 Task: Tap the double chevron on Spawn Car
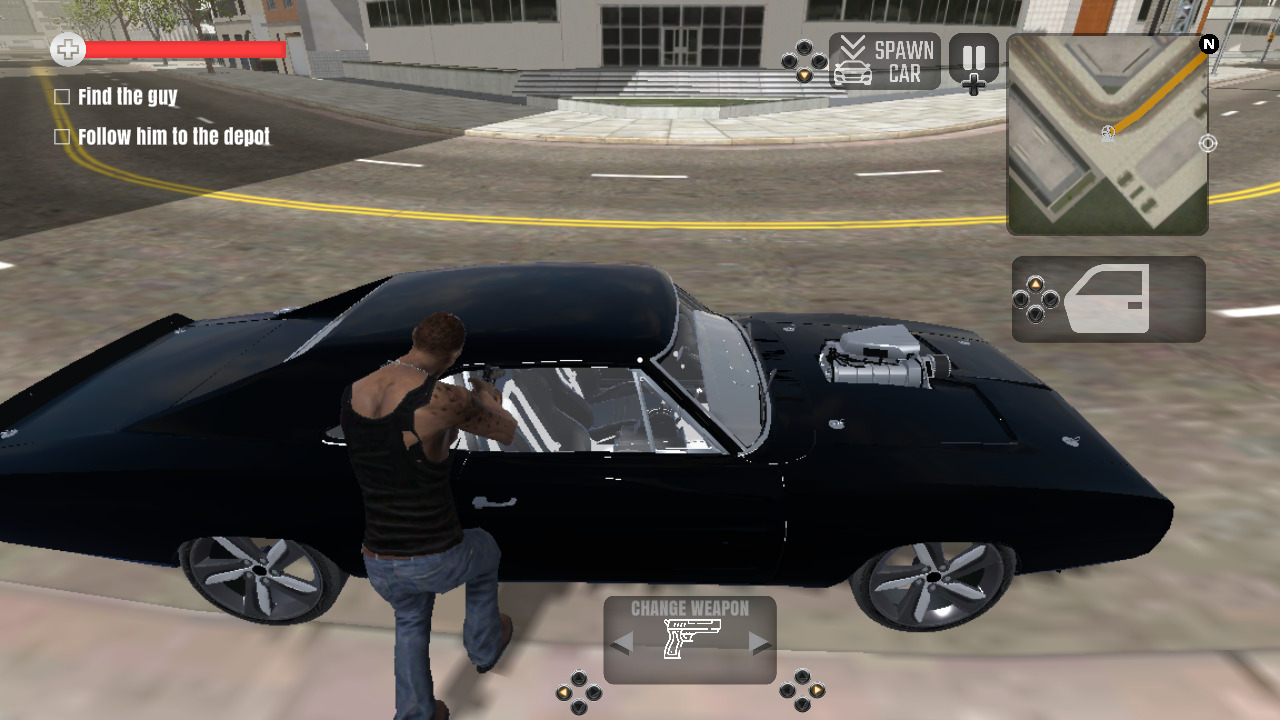852,44
